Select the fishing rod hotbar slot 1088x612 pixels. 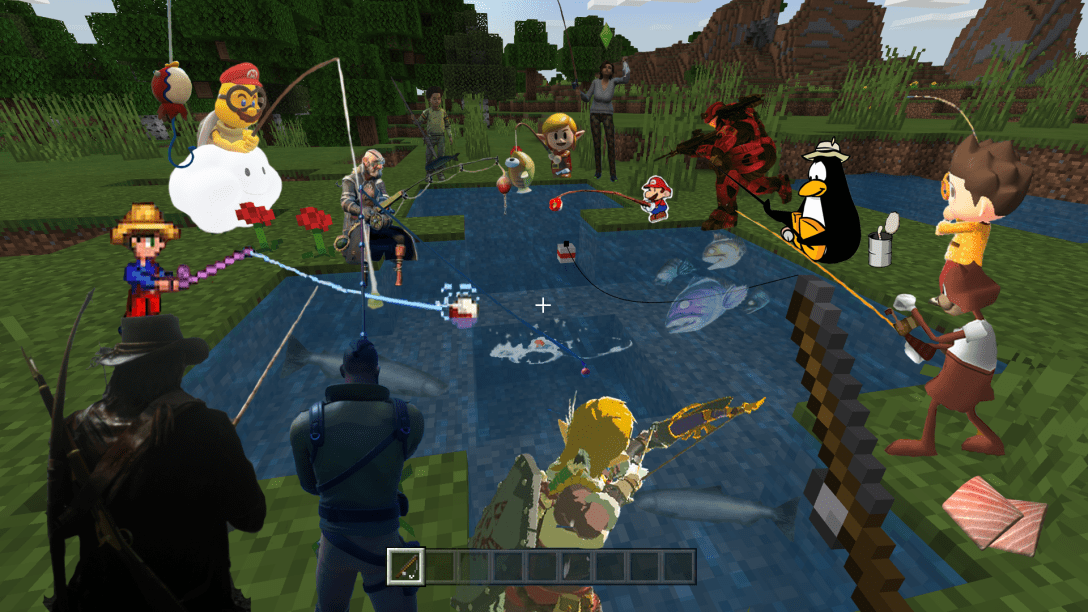coord(406,566)
